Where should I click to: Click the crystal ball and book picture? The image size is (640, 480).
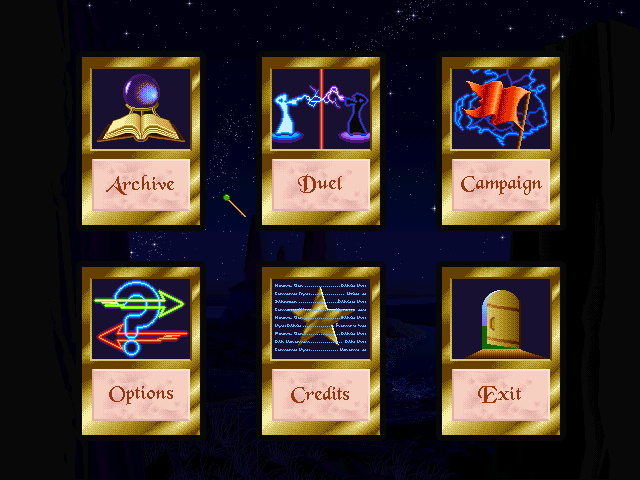(141, 108)
